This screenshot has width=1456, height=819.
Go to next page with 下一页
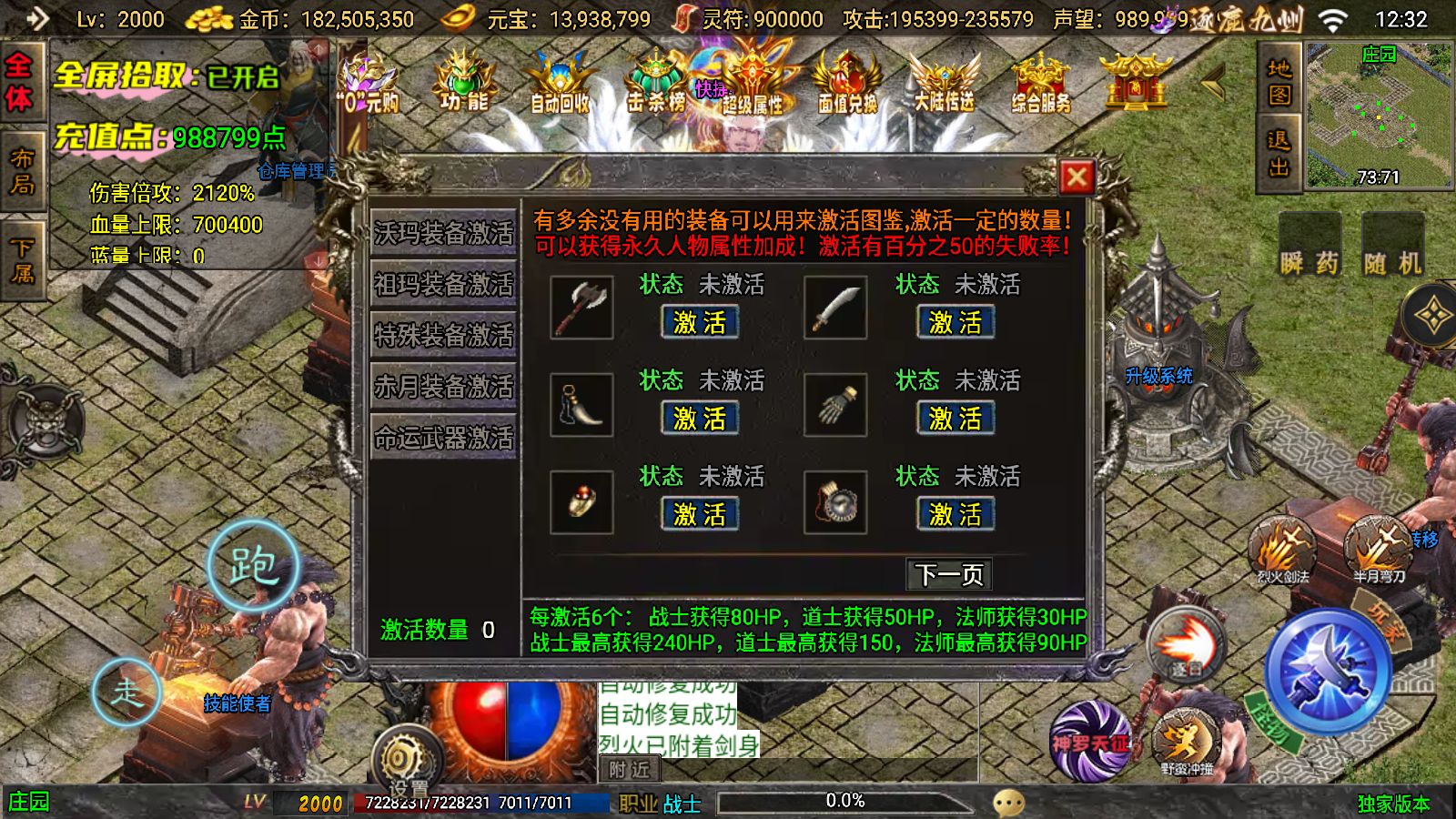tap(949, 573)
